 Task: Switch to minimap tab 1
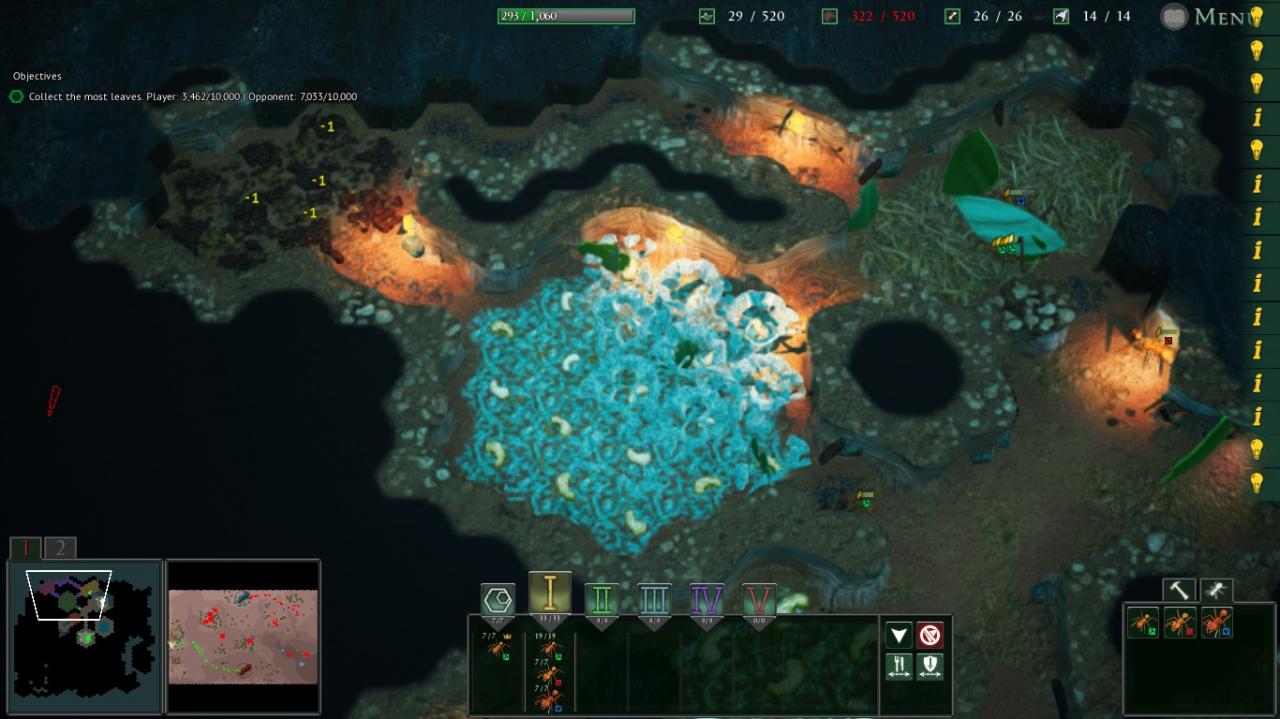pos(26,548)
